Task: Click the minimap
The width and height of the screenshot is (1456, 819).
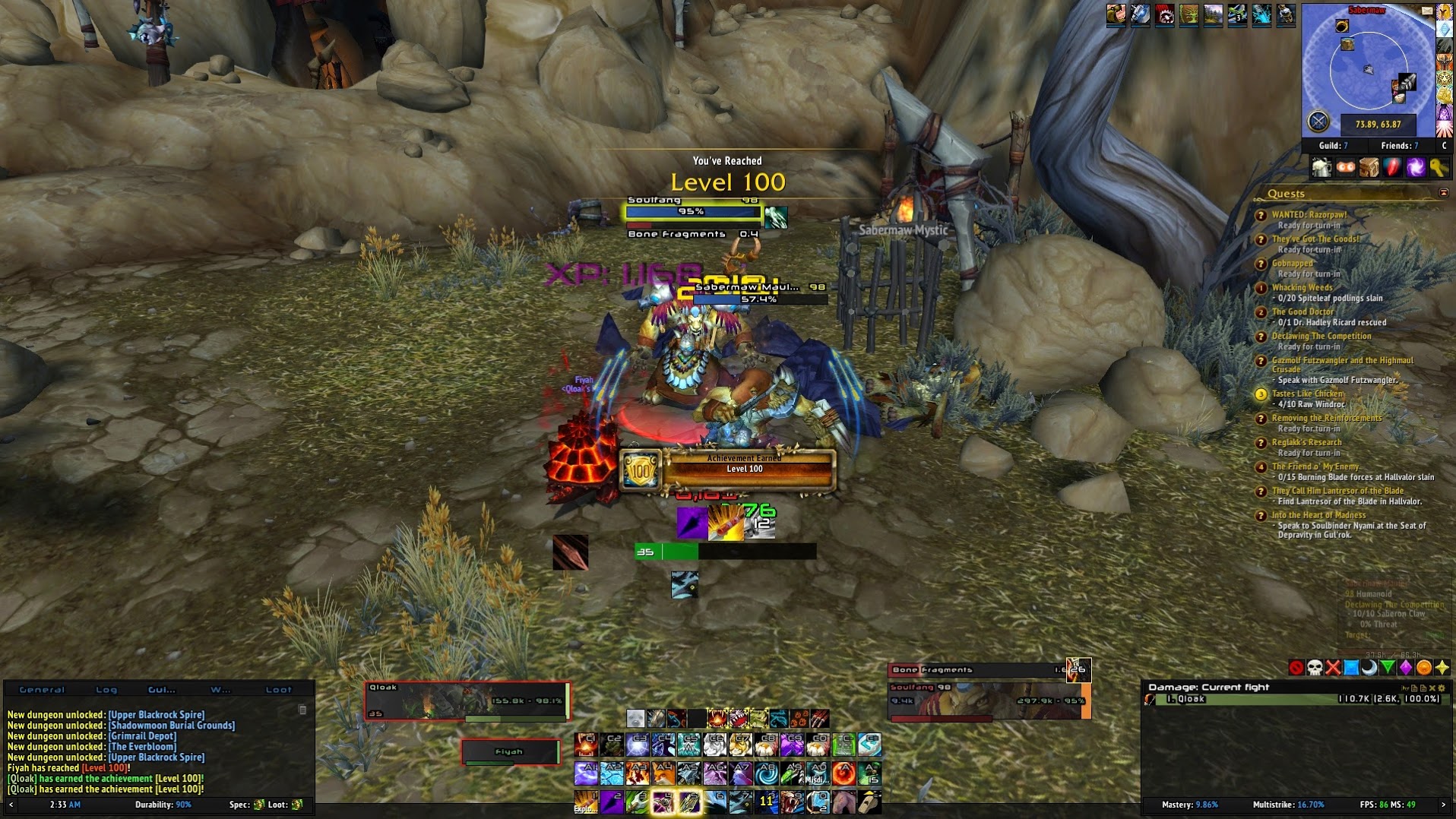Action: click(1368, 70)
